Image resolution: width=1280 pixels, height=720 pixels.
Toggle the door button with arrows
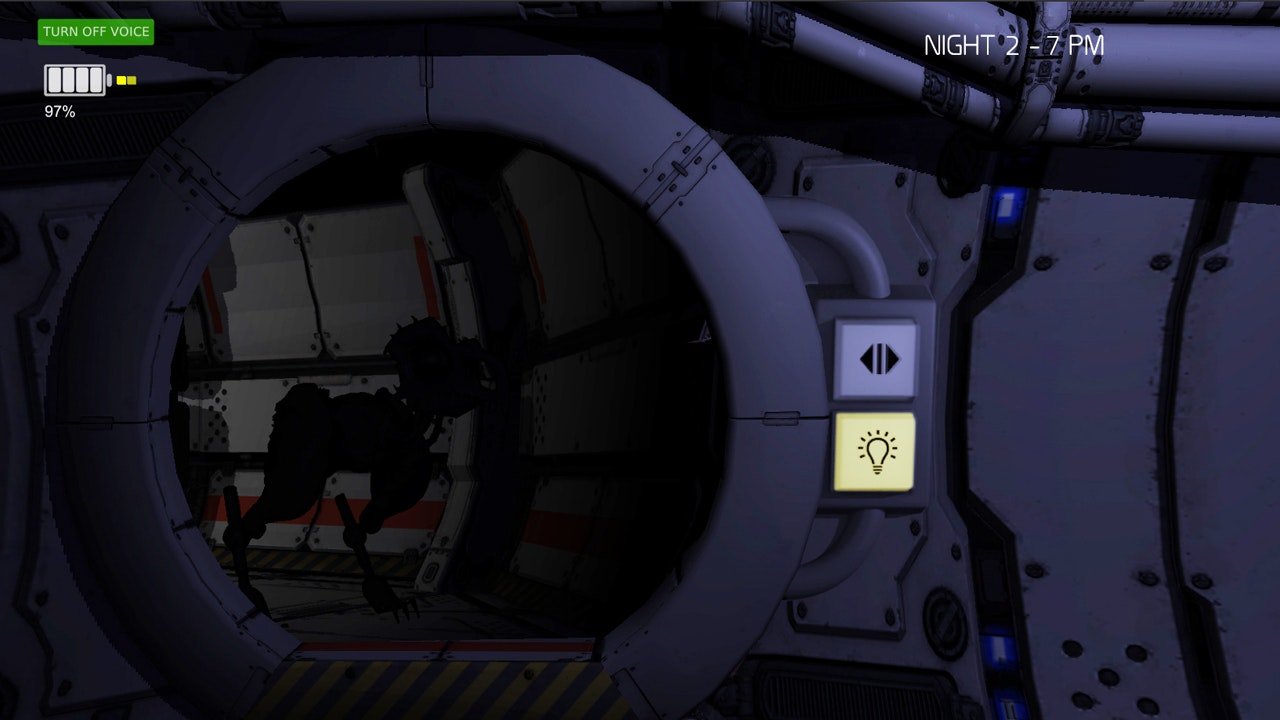[x=877, y=359]
